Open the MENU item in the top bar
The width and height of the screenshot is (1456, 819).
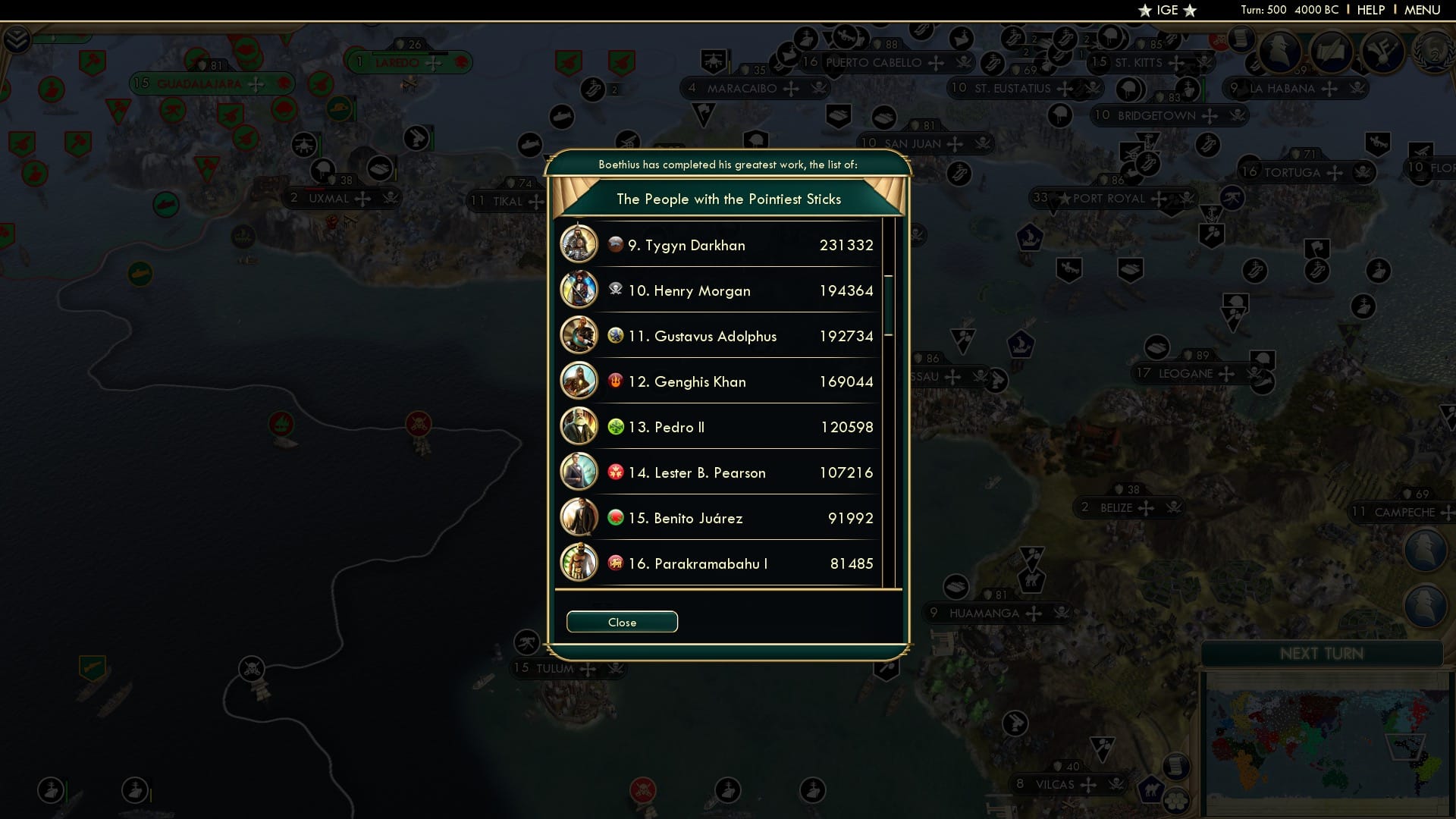(1422, 10)
